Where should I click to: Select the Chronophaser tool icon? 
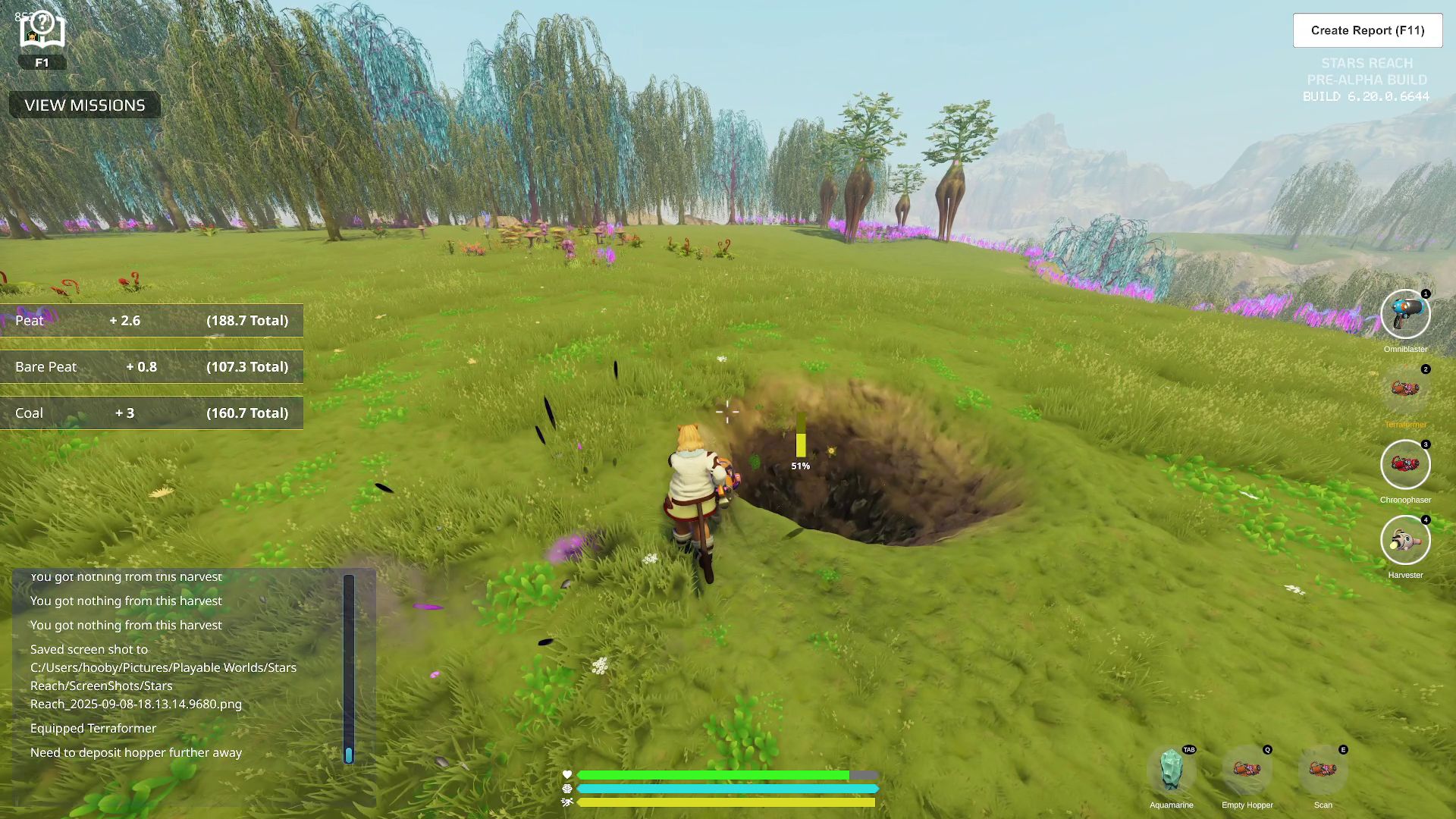[1405, 465]
